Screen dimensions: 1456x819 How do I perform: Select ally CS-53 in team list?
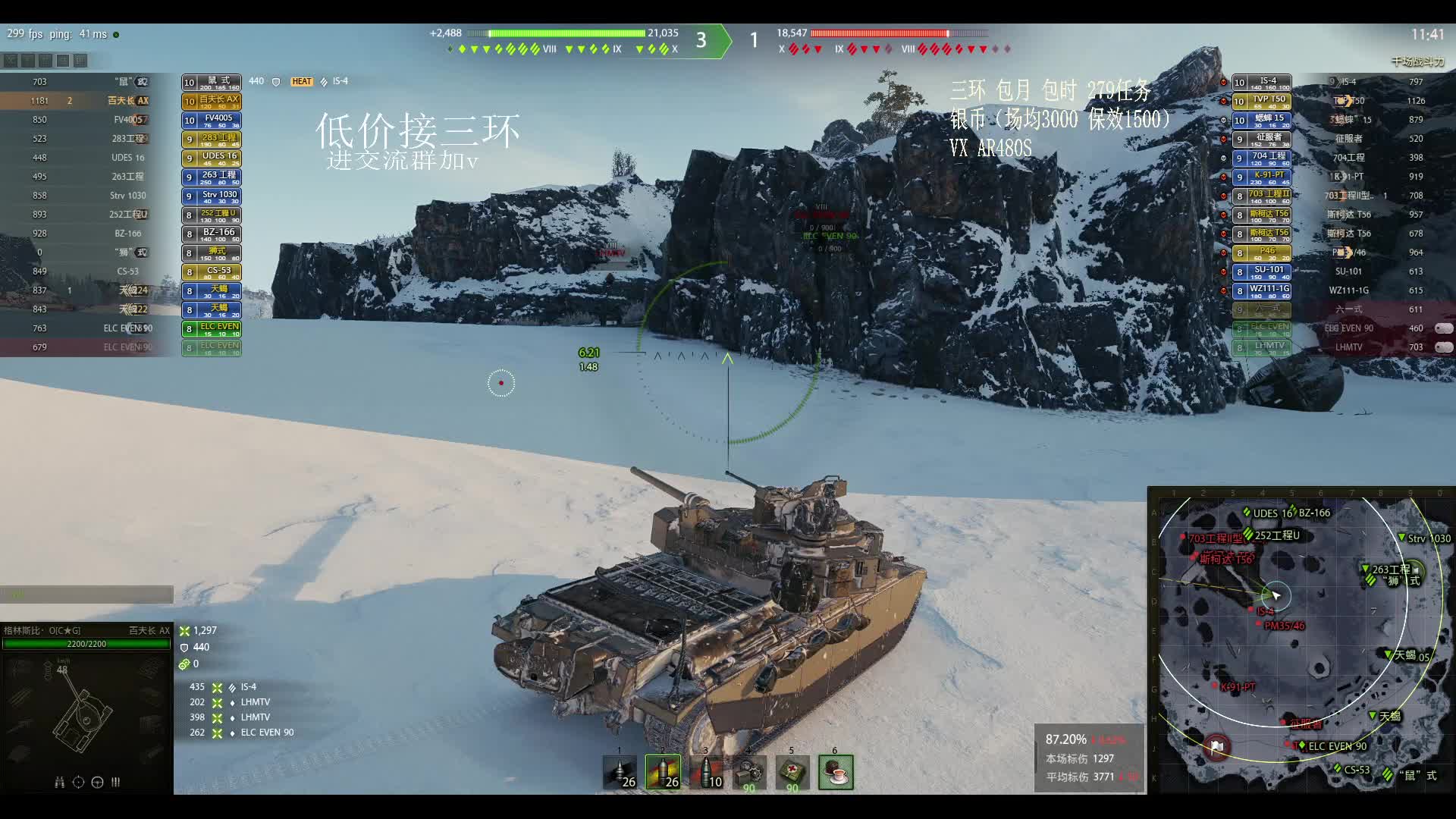pos(128,271)
